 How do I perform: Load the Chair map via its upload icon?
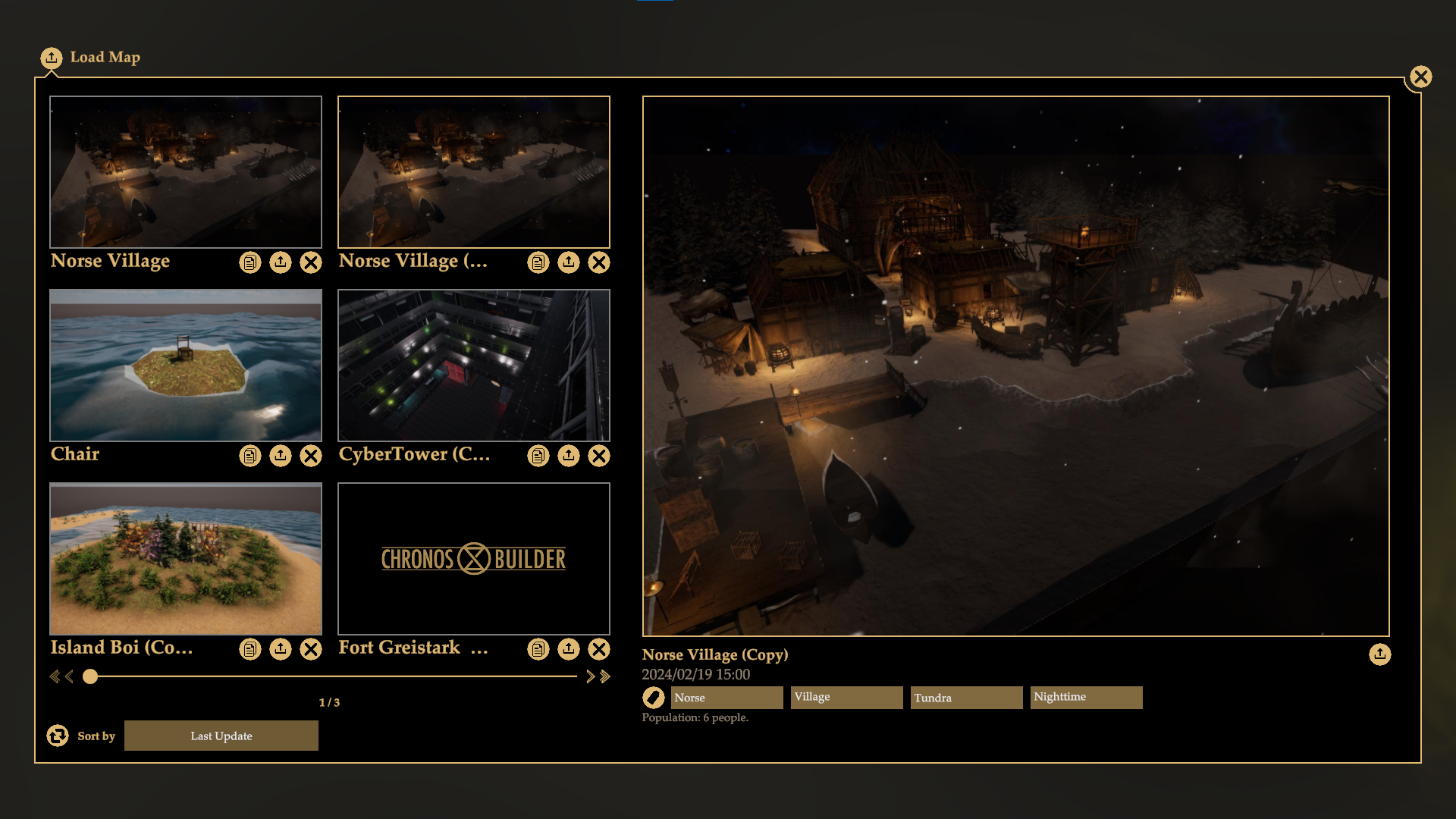point(281,456)
